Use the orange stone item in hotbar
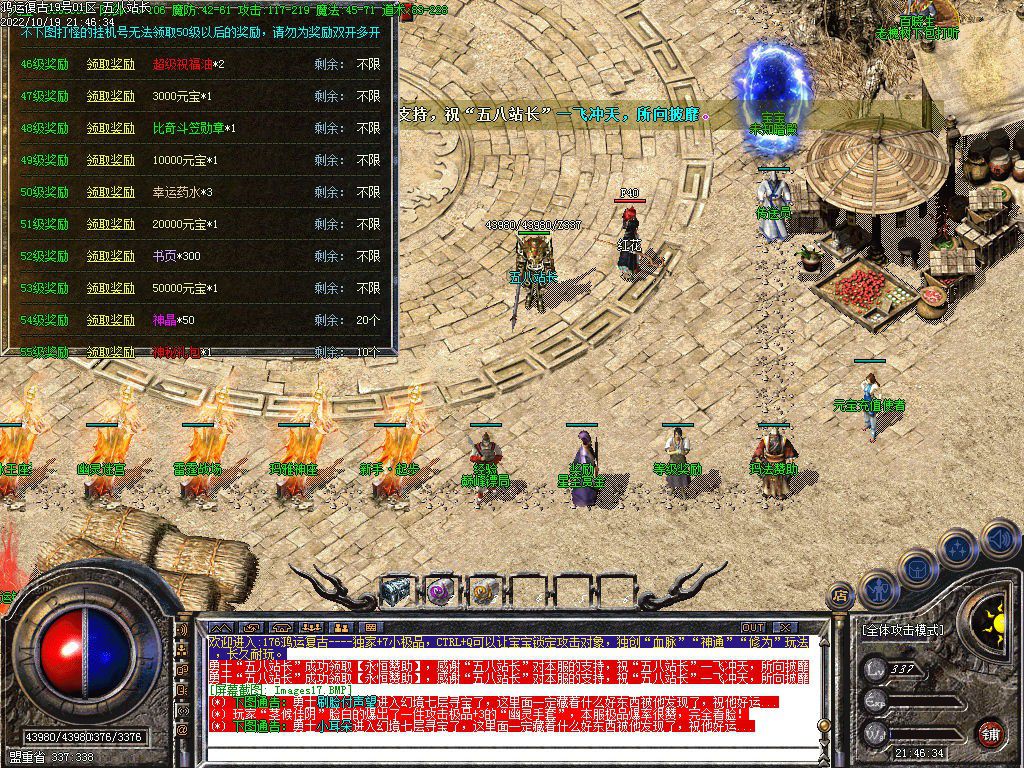Screen dimensions: 1024x768 click(x=484, y=592)
